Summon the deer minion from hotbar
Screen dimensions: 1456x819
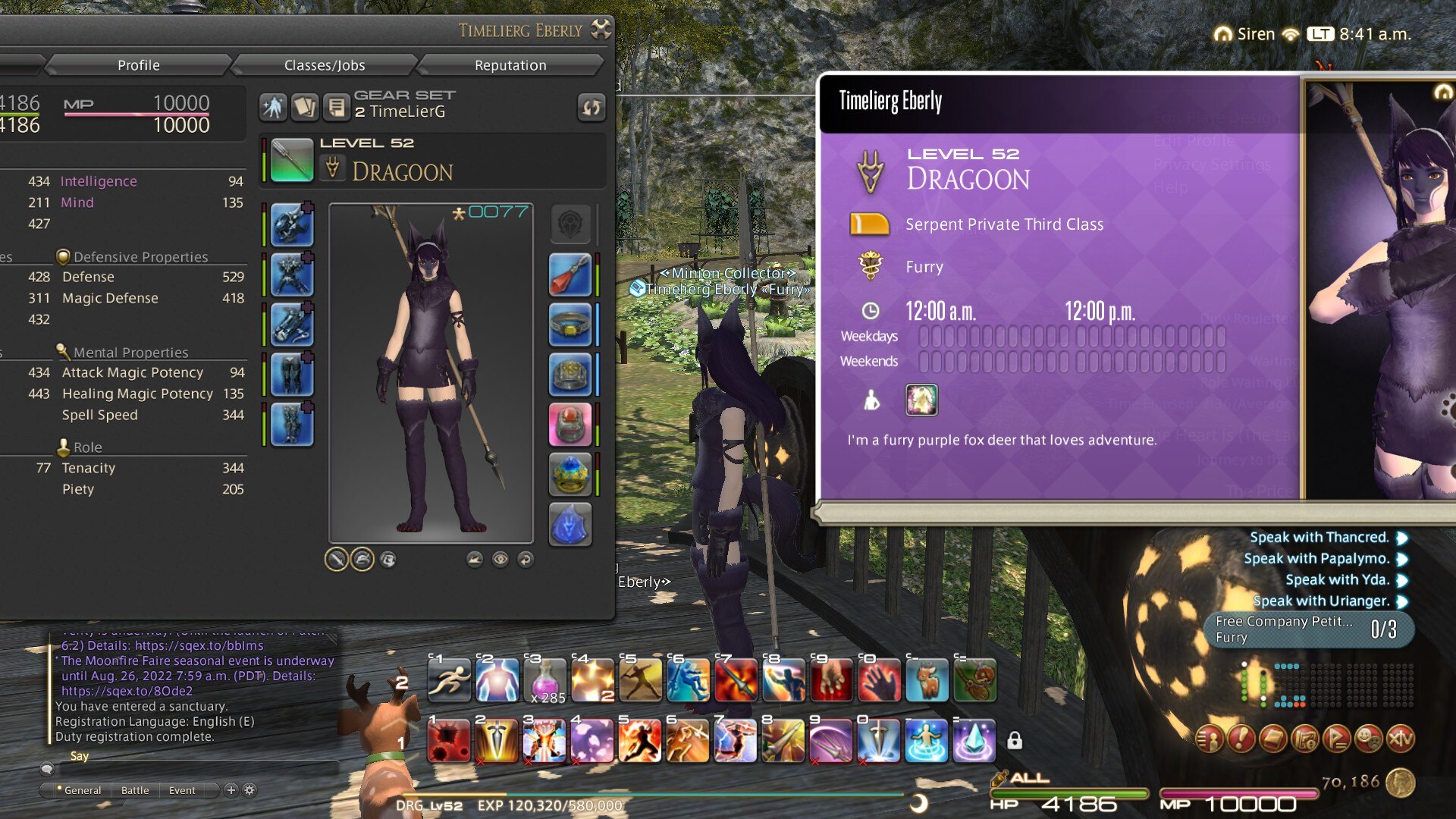tap(927, 679)
